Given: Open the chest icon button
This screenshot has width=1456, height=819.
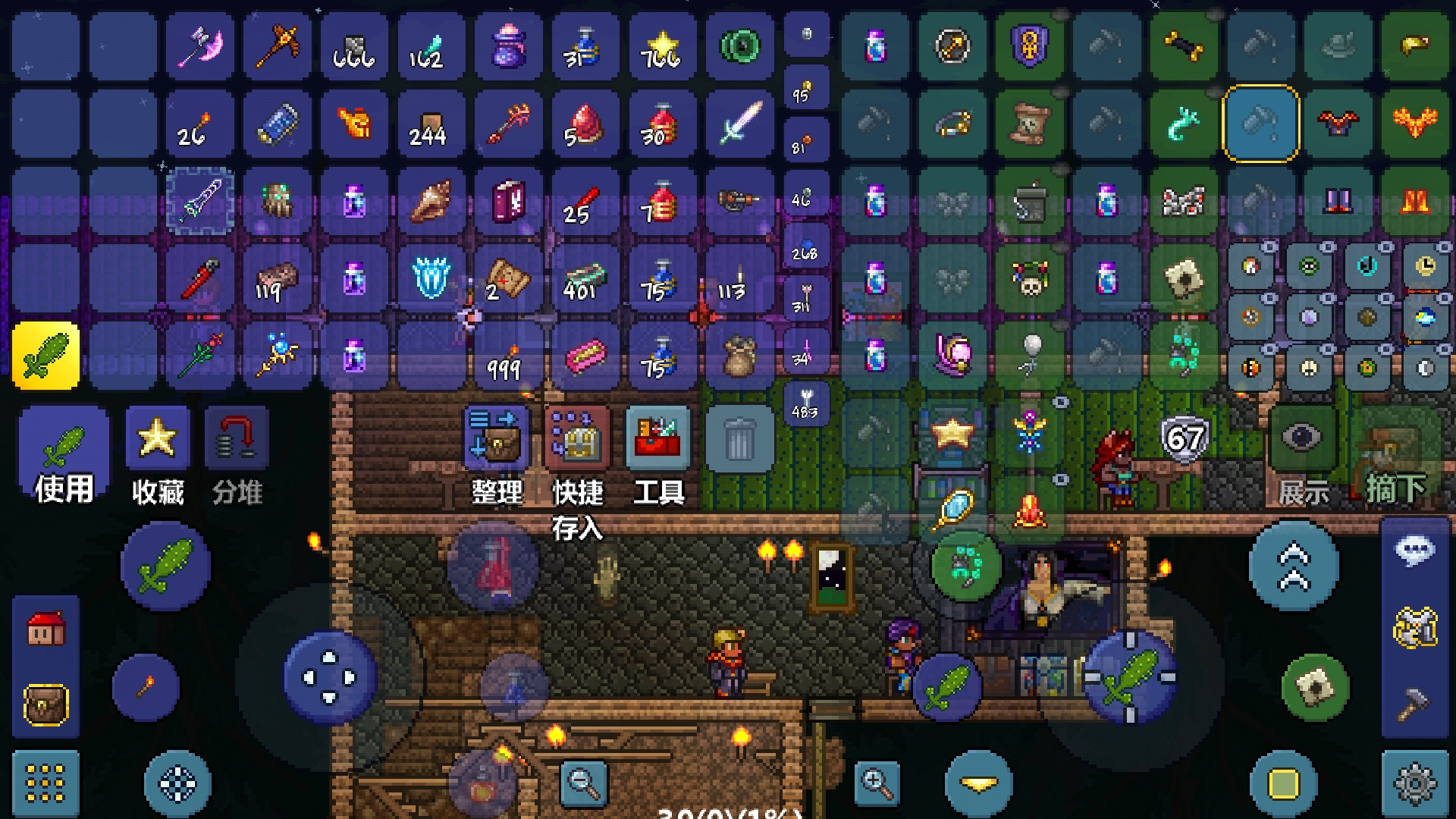Looking at the screenshot, I should tap(45, 705).
